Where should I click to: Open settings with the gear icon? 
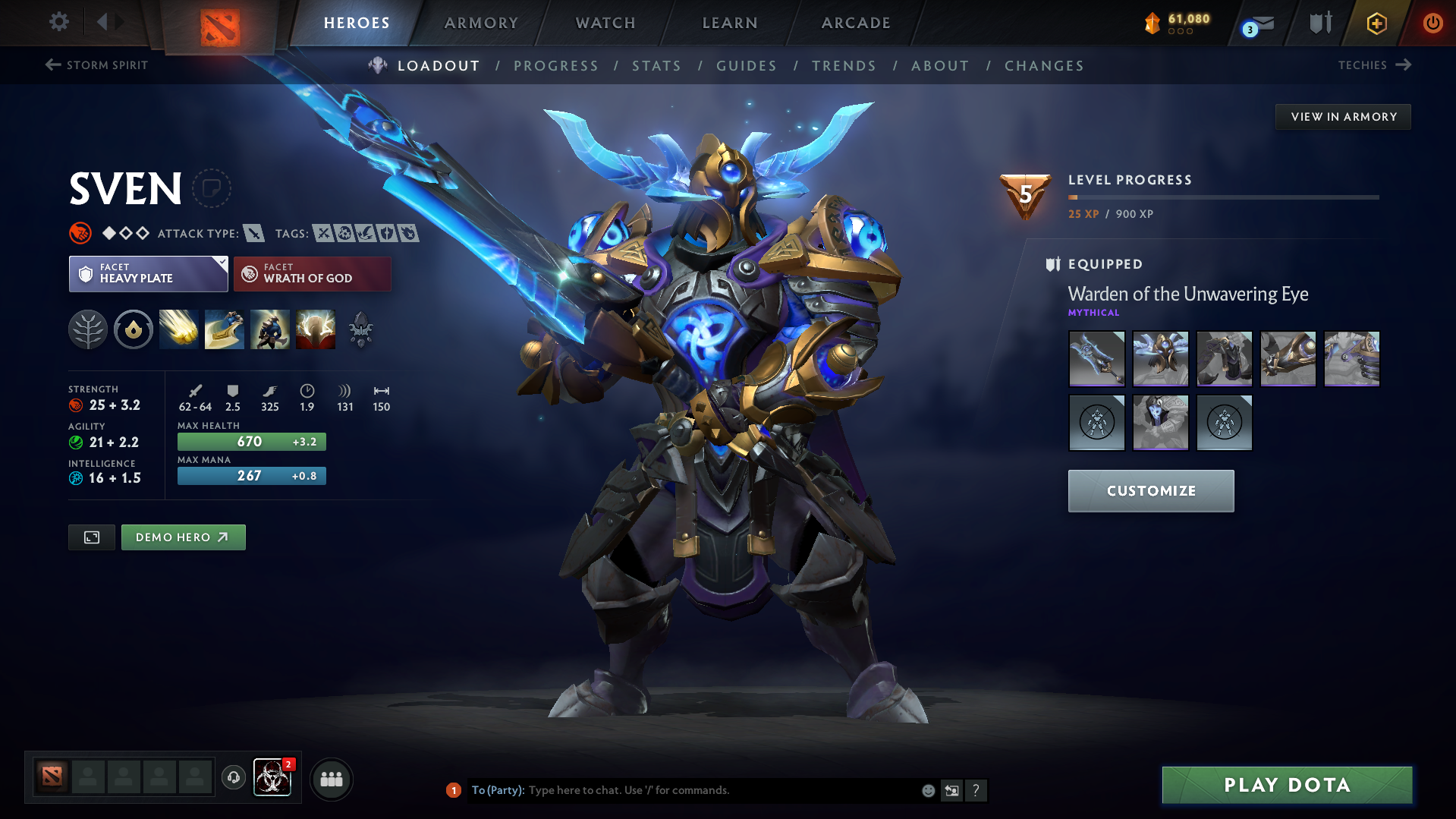(x=58, y=22)
